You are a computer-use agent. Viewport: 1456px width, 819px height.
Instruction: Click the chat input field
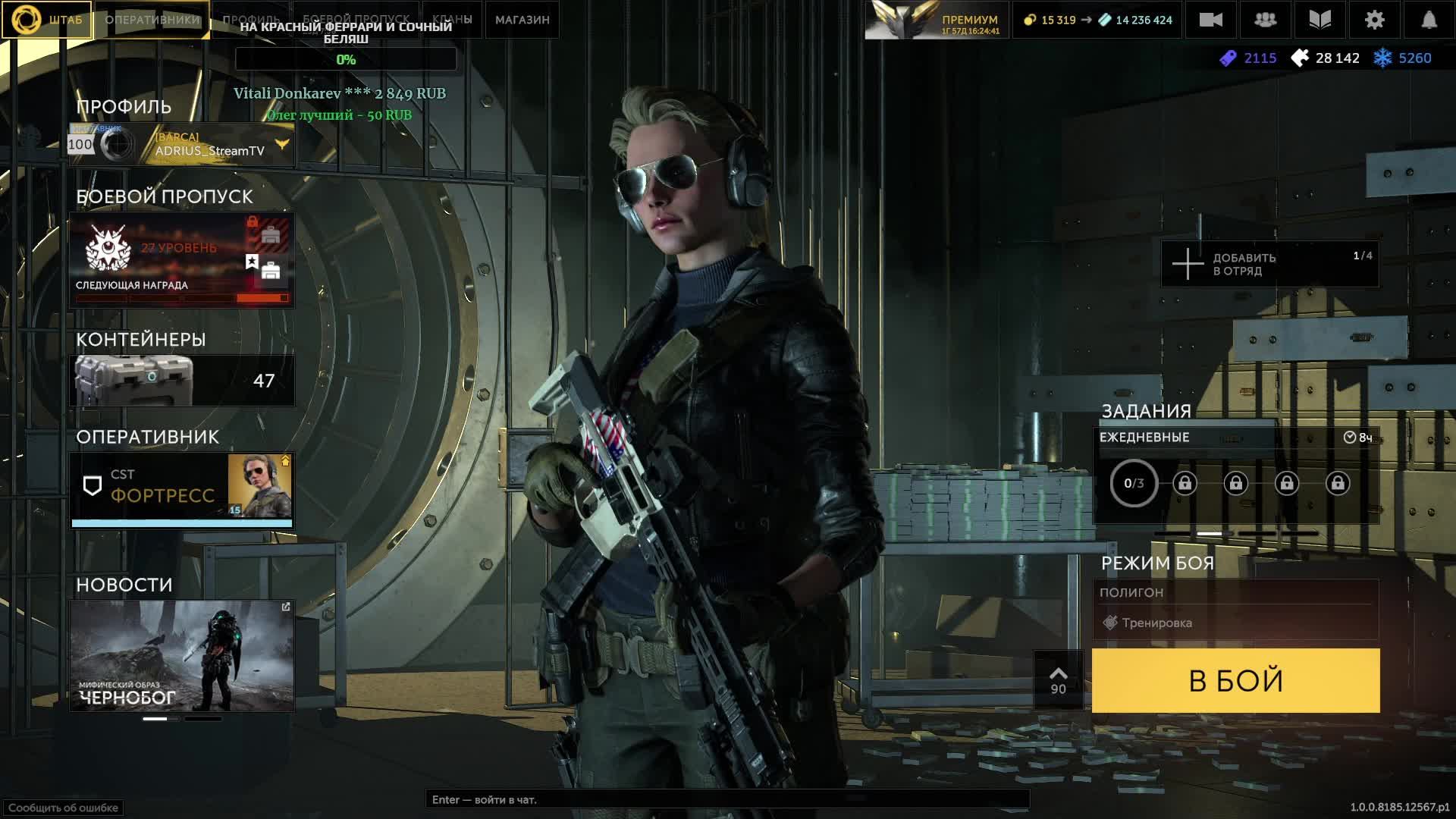point(726,799)
